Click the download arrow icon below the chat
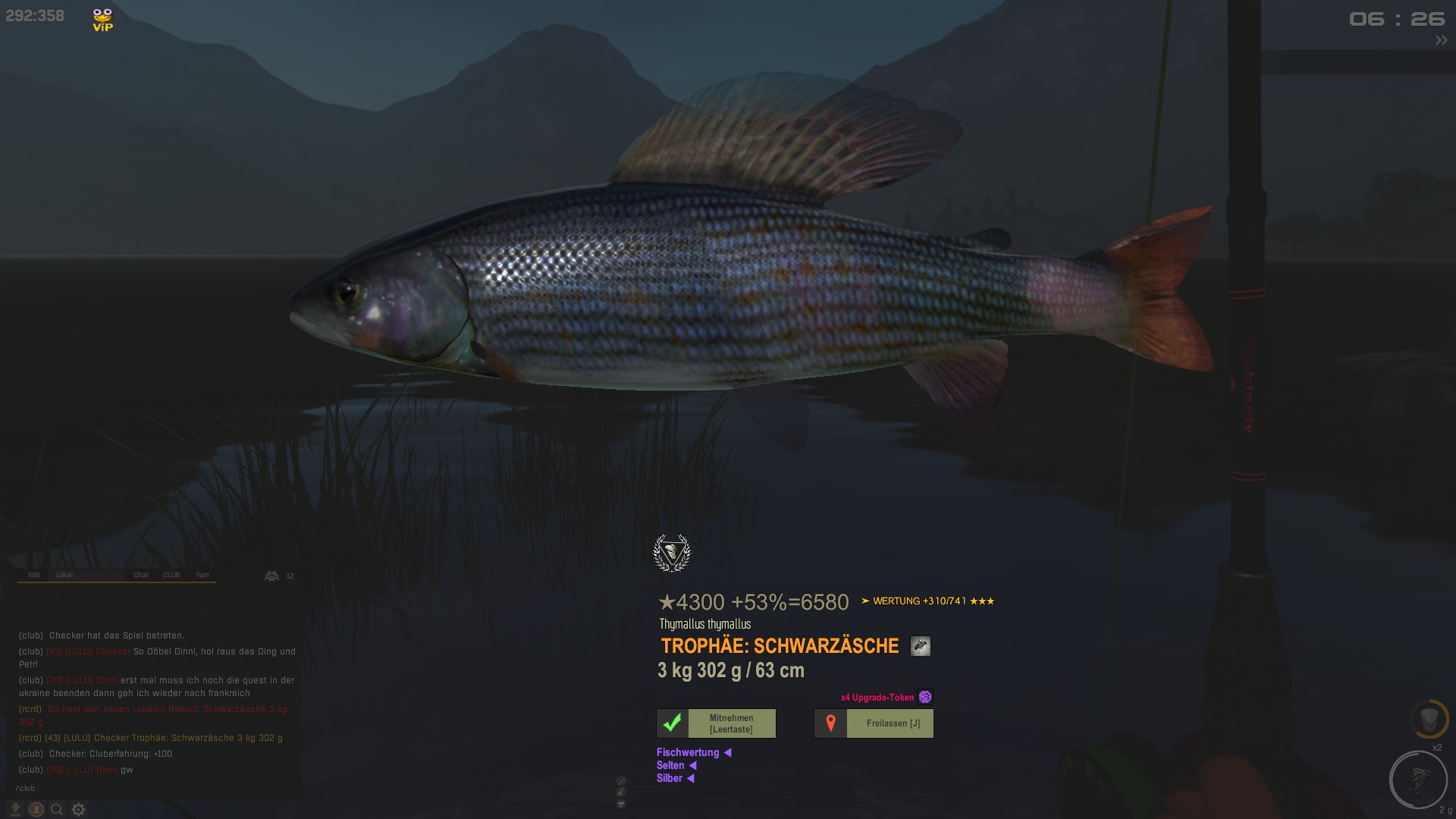Image resolution: width=1456 pixels, height=819 pixels. (x=14, y=809)
